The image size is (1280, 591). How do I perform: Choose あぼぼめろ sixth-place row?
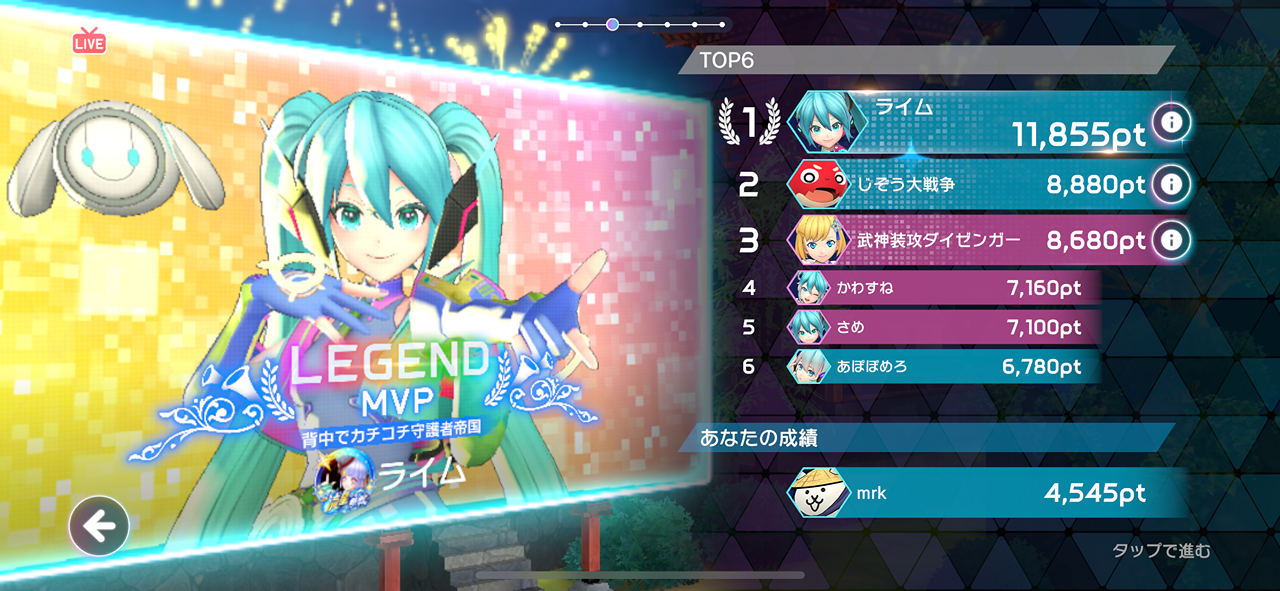[940, 366]
